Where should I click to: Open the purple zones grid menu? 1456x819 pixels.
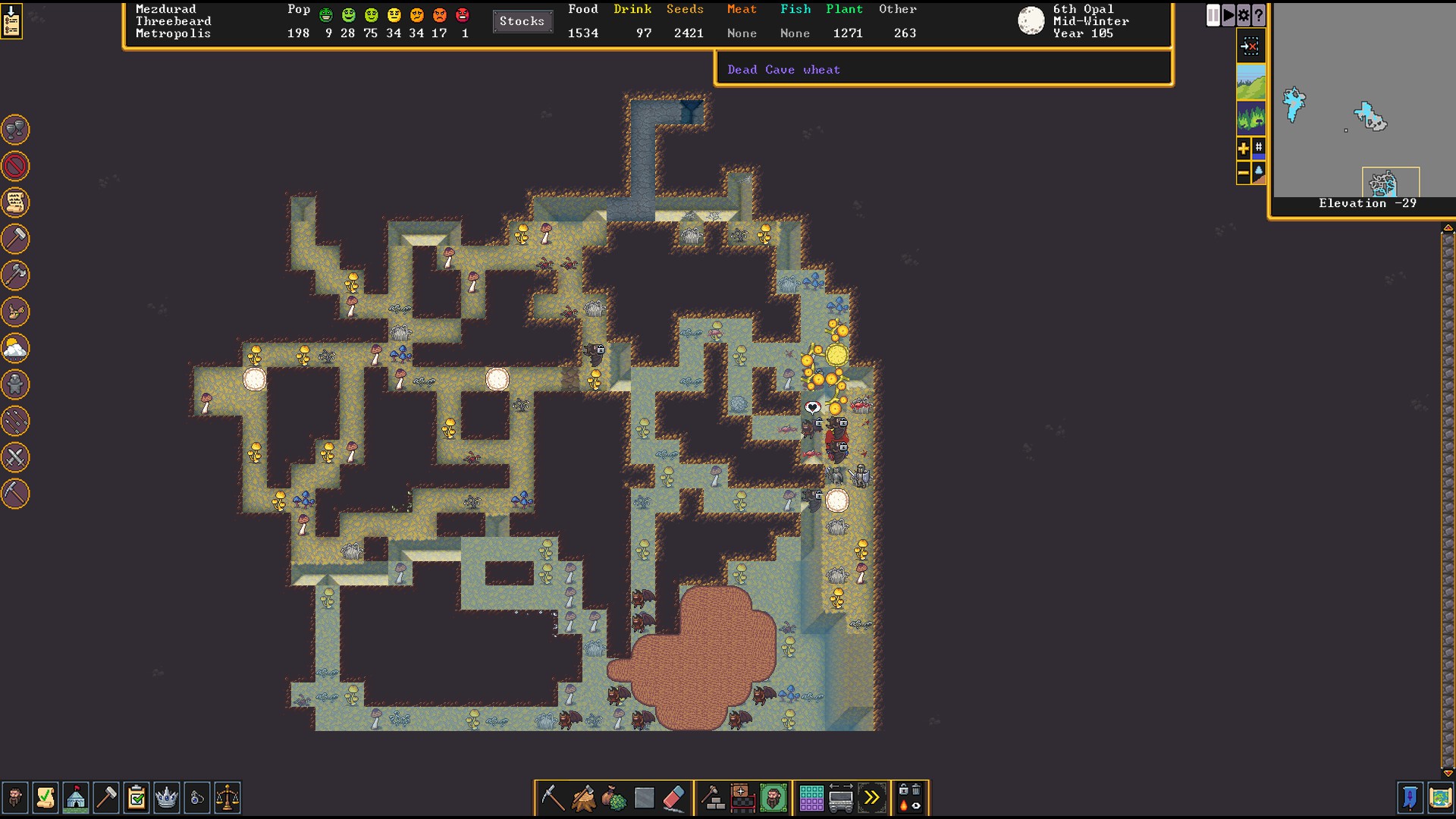click(x=811, y=798)
